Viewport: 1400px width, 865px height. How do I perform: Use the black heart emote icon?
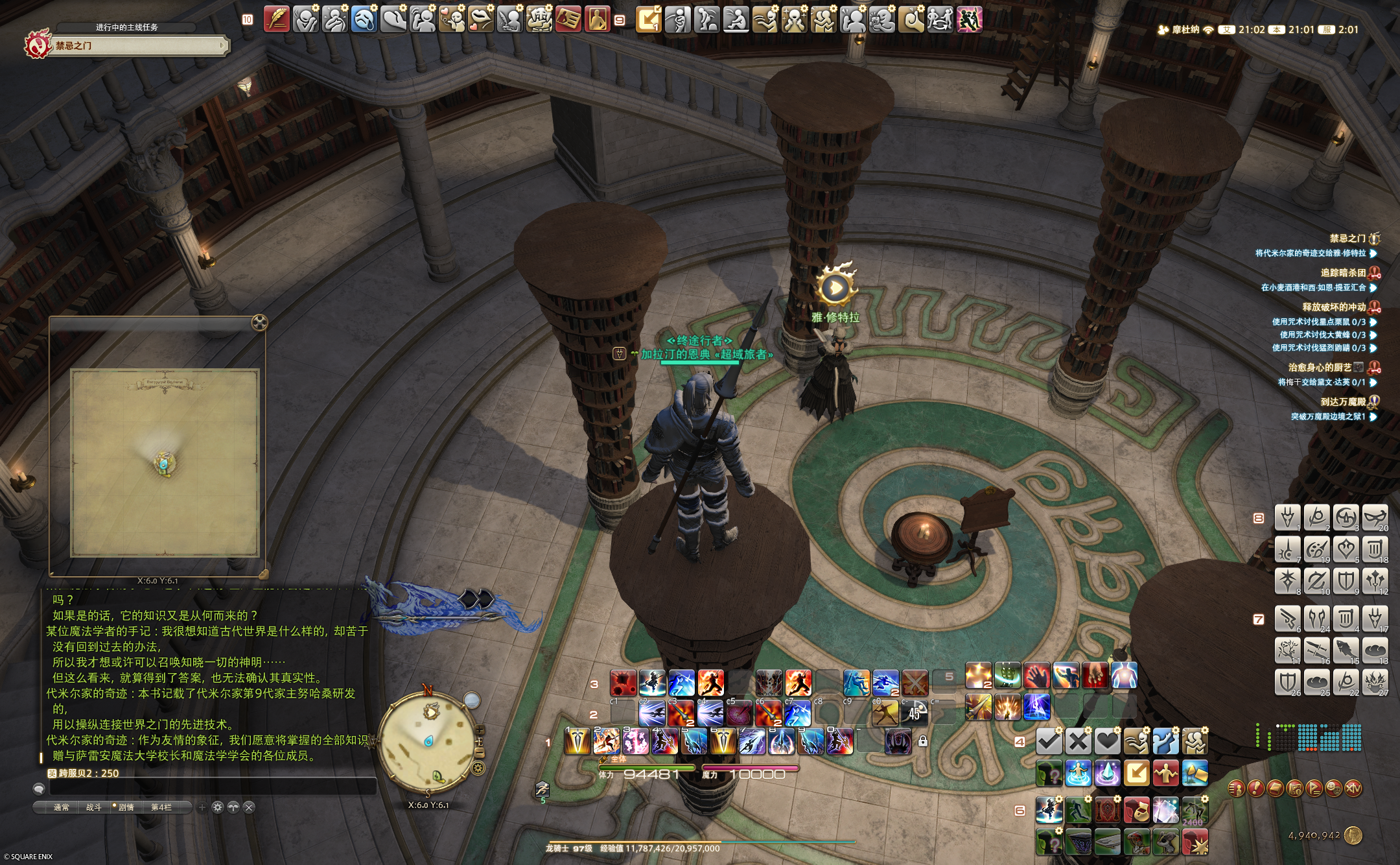click(x=1107, y=741)
